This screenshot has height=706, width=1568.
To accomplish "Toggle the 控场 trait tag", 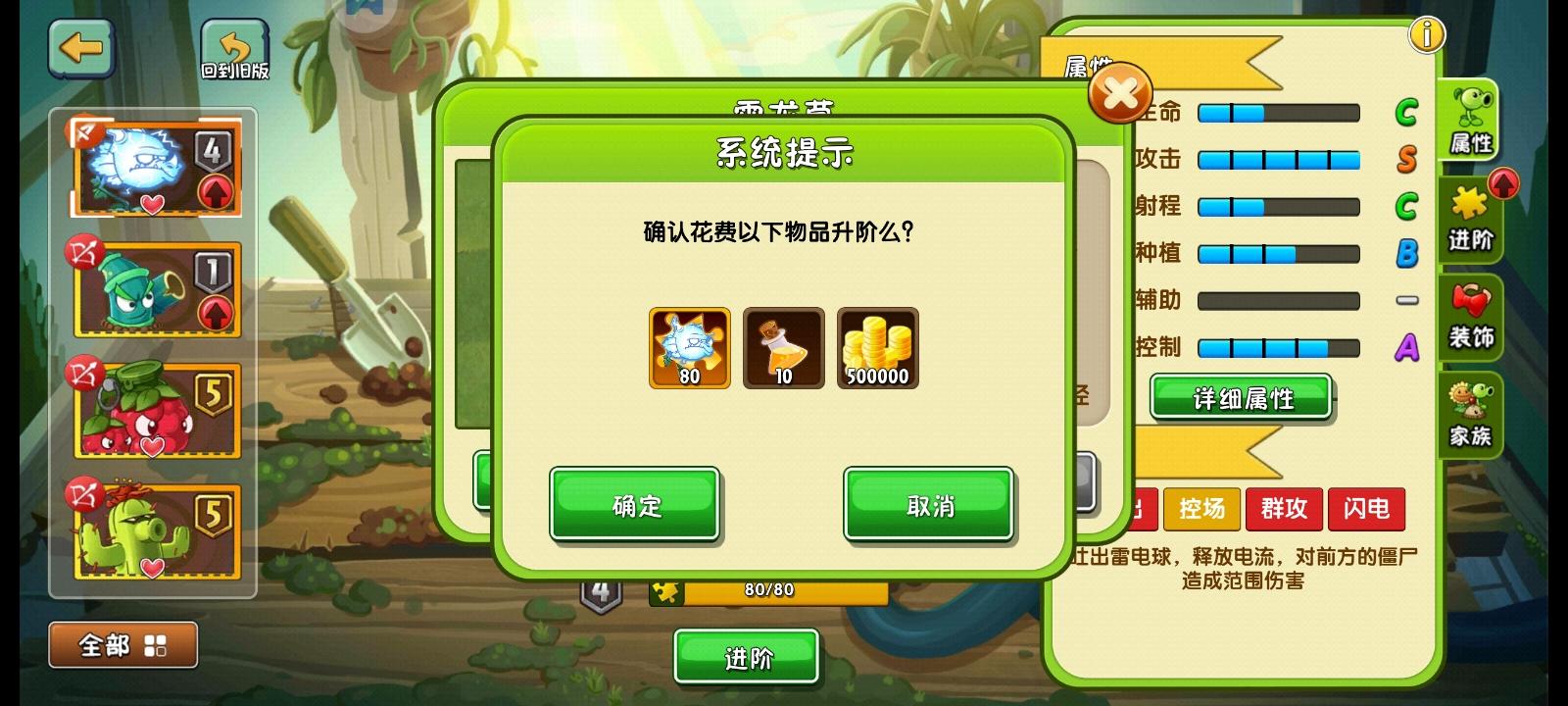I will click(x=1201, y=509).
